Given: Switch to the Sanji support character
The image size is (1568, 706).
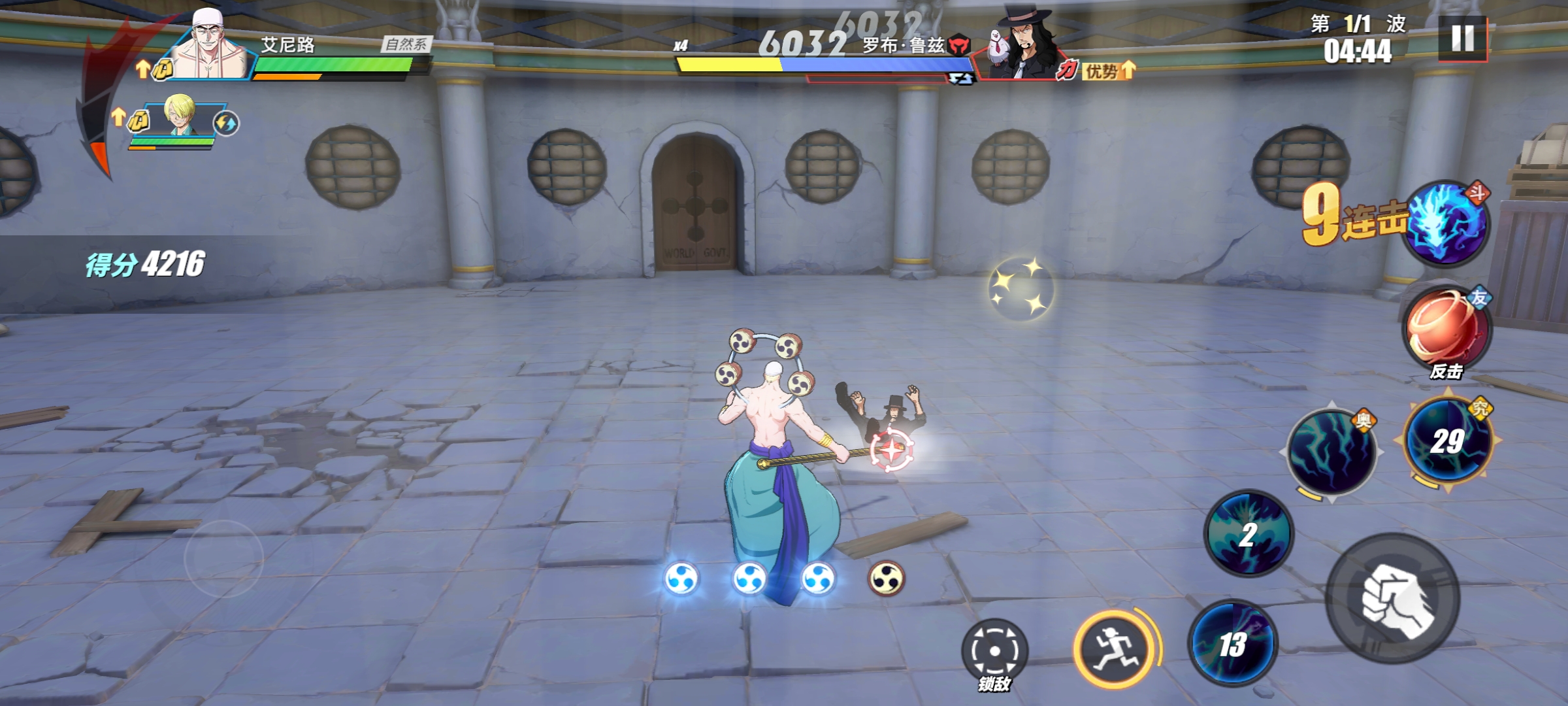Looking at the screenshot, I should (180, 118).
